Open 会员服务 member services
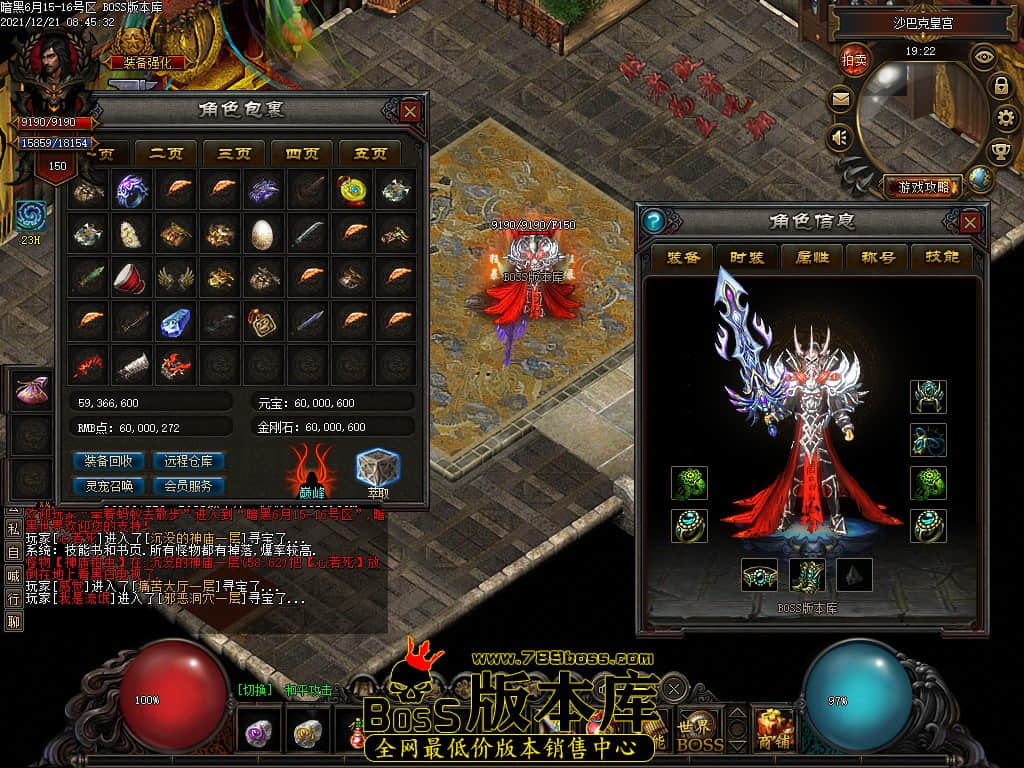The height and width of the screenshot is (768, 1024). coord(188,486)
